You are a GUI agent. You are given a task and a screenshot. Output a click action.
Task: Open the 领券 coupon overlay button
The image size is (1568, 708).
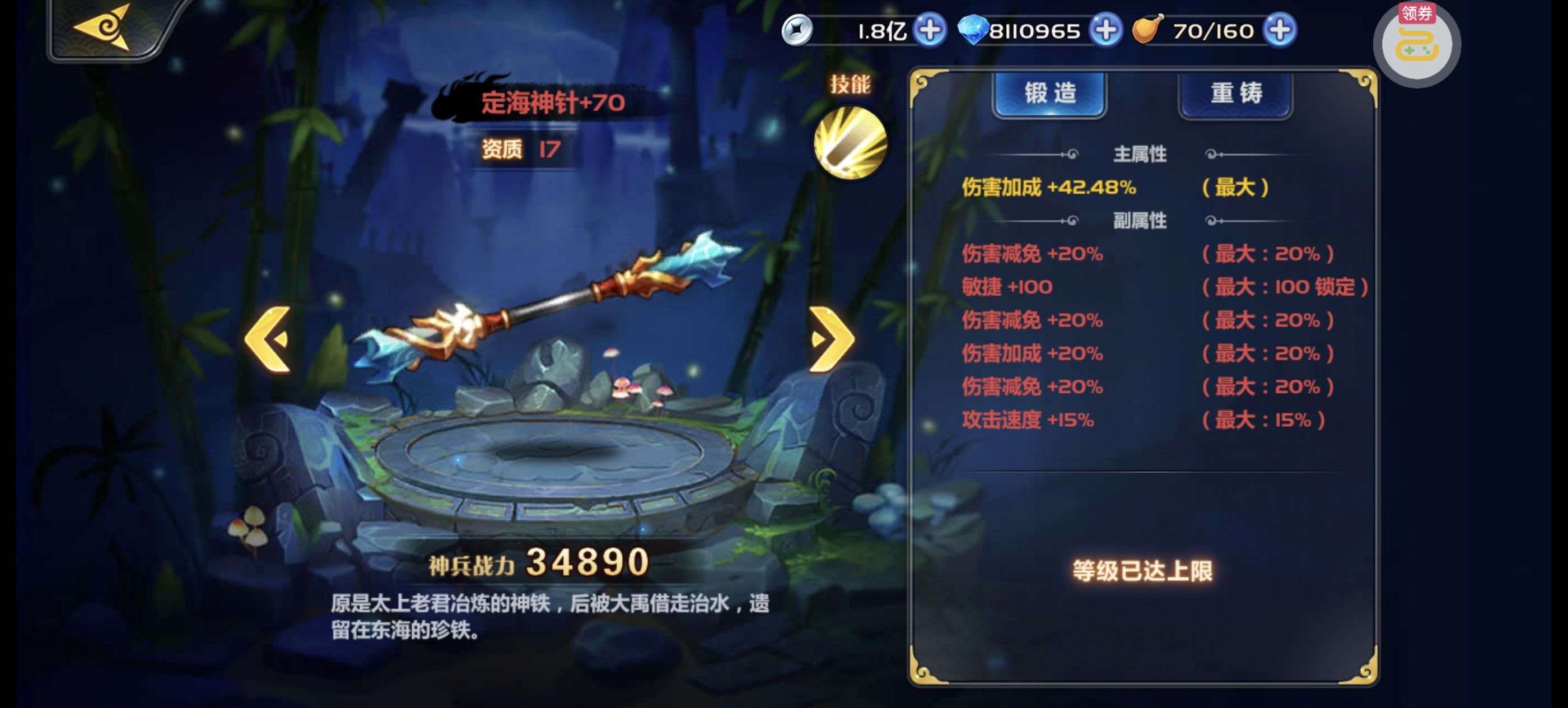pos(1417,43)
